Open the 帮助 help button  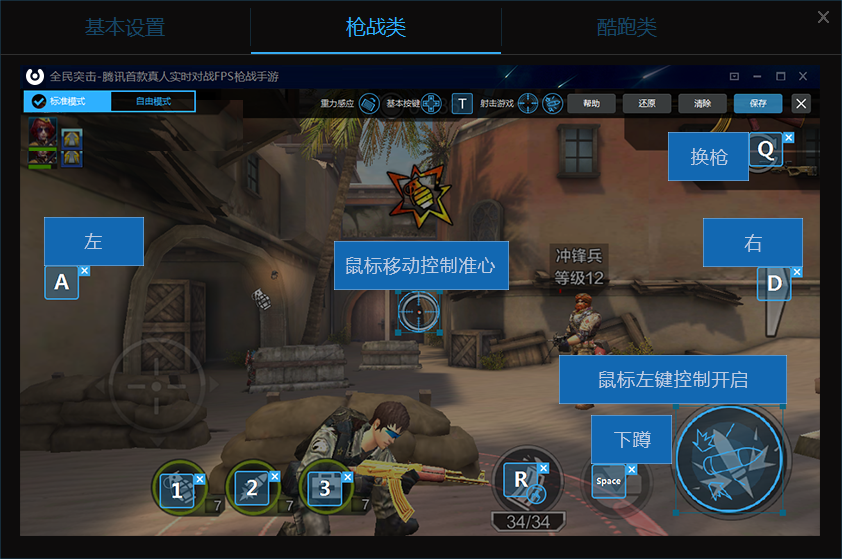point(591,103)
